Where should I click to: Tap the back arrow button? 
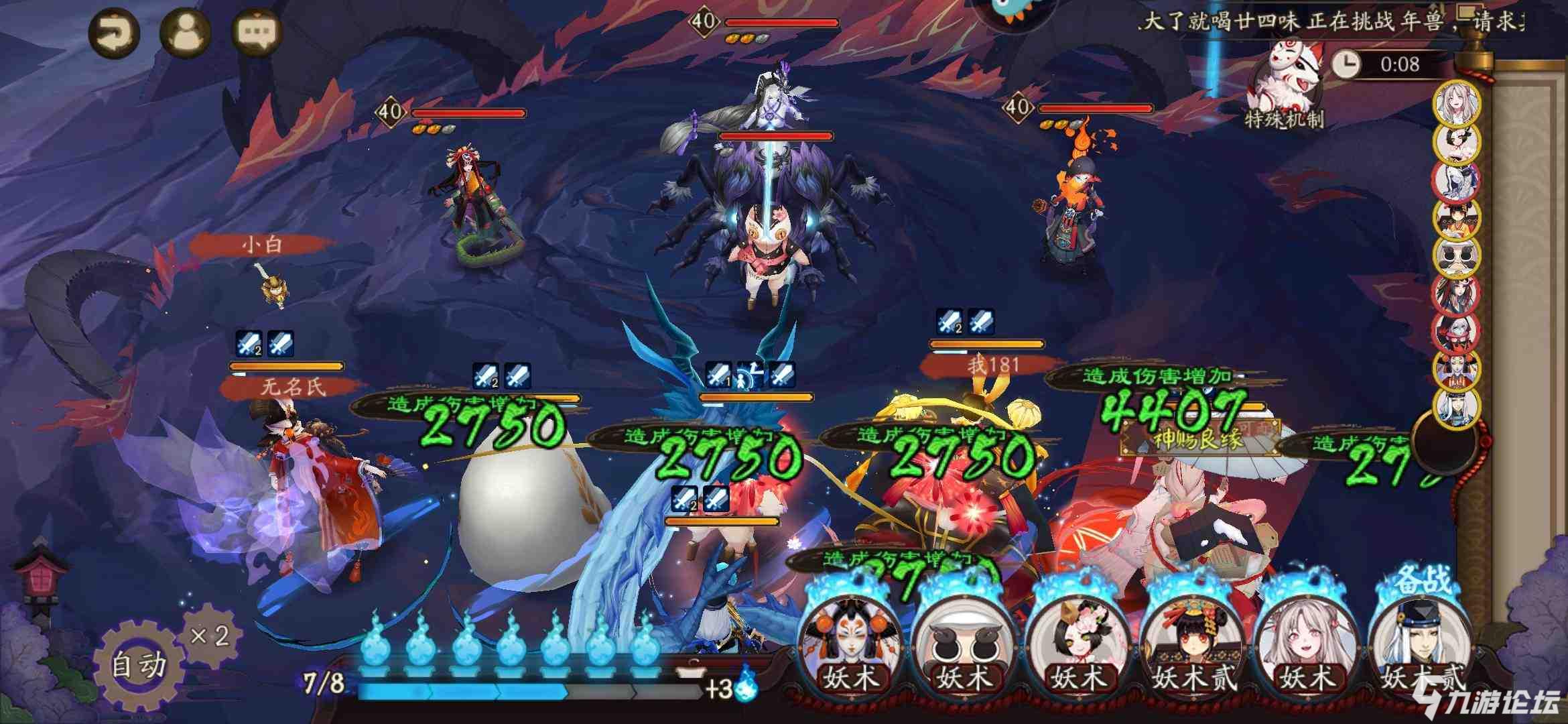(114, 32)
